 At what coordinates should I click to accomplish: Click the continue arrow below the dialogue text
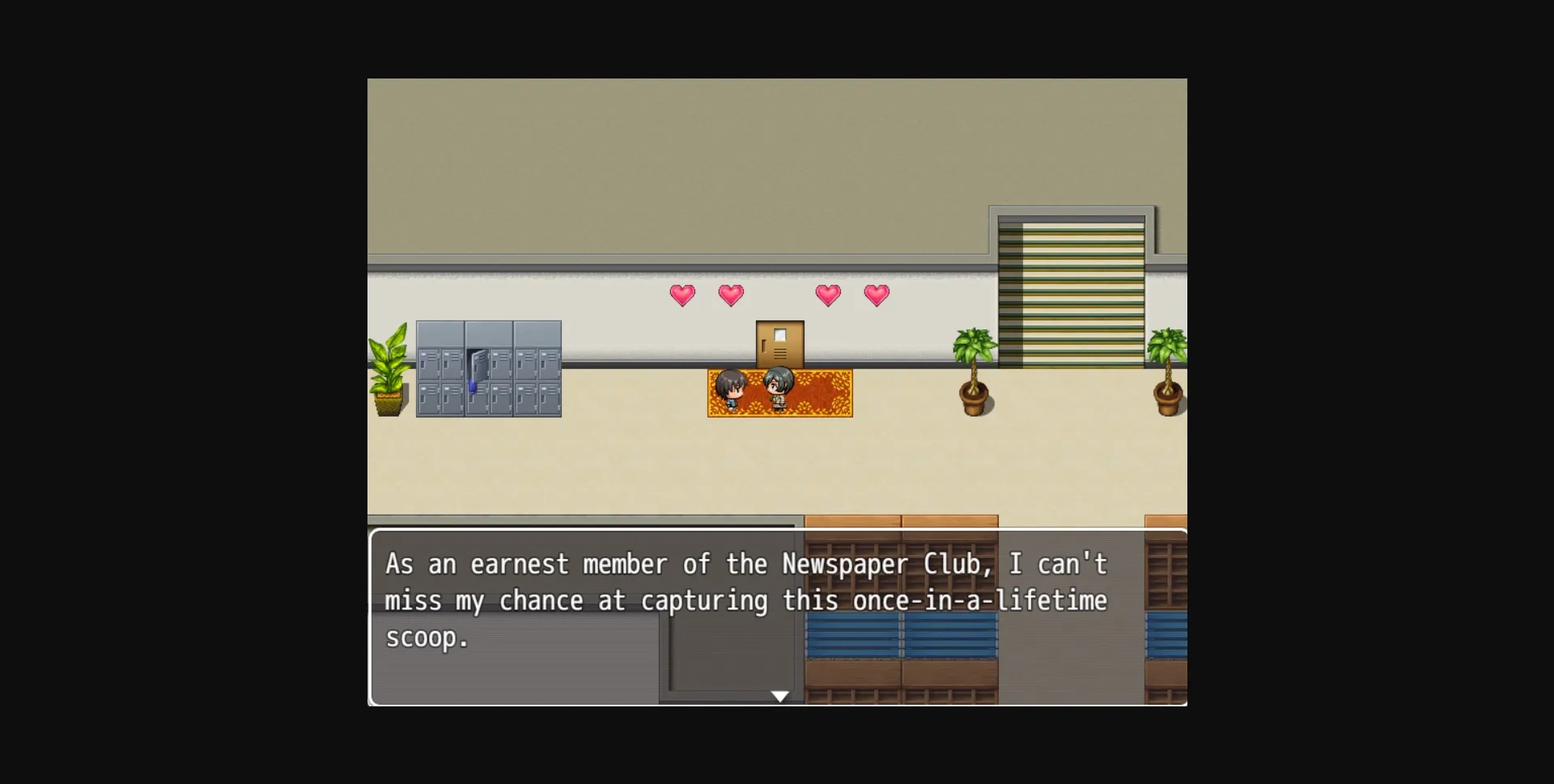point(779,696)
